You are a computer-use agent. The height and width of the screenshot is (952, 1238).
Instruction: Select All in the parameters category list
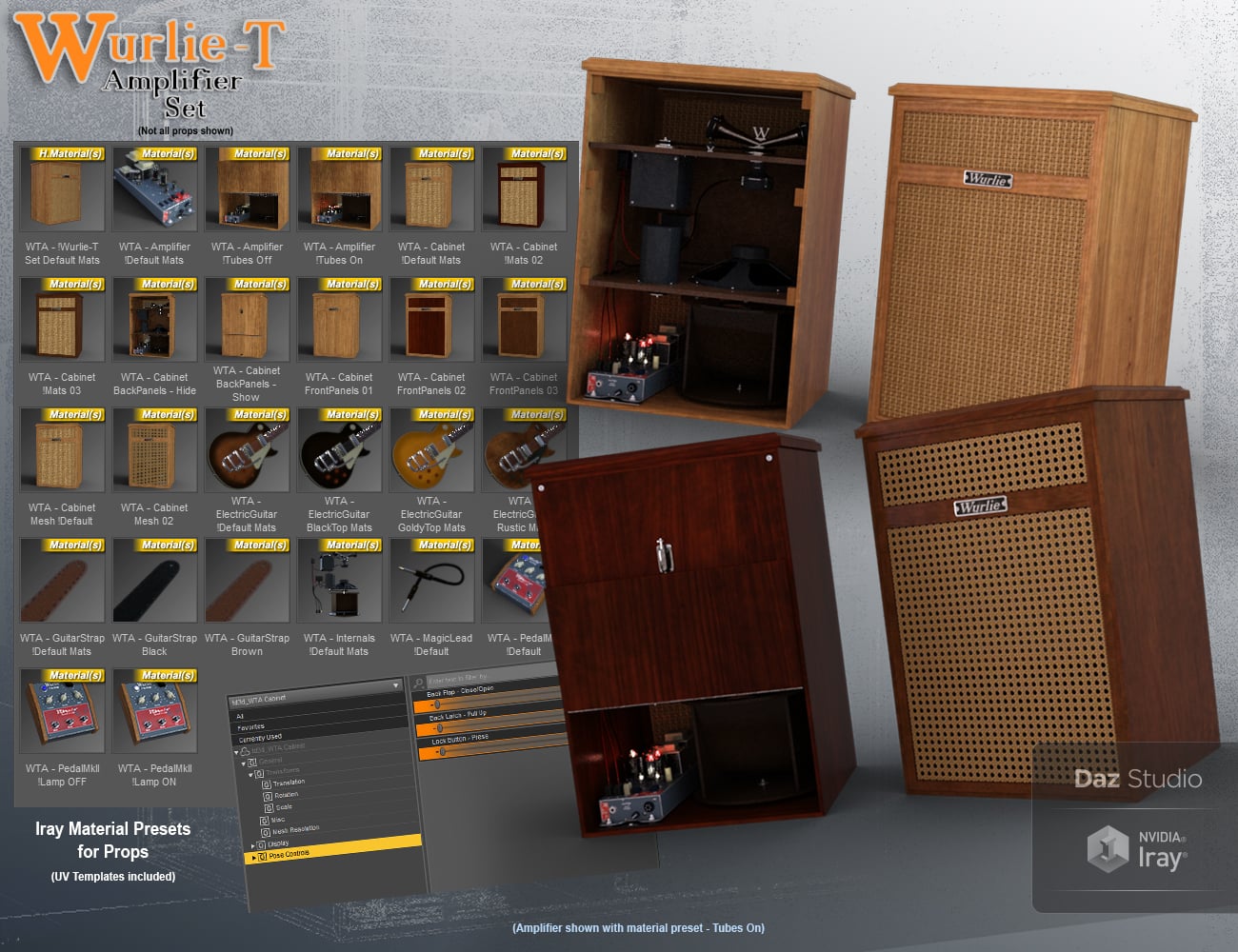tap(240, 714)
